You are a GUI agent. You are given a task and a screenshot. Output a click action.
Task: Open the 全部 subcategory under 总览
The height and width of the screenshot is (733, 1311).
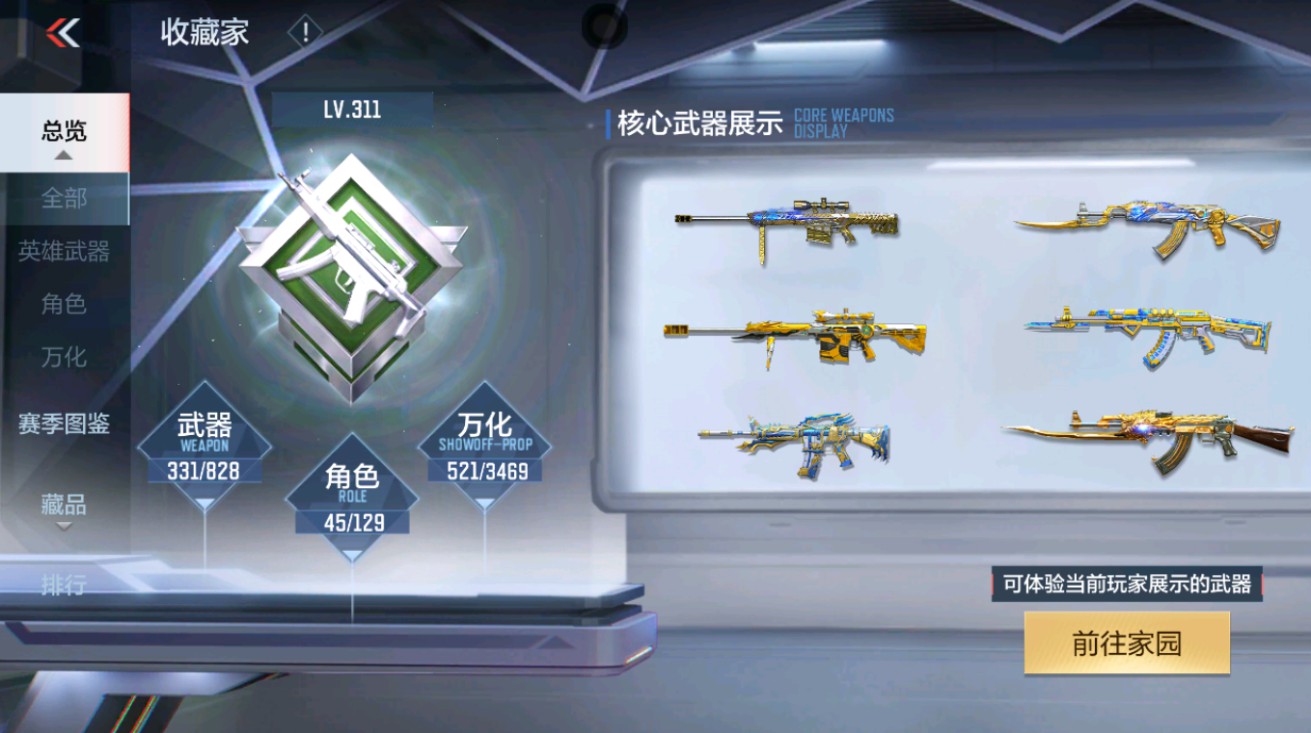[63, 199]
